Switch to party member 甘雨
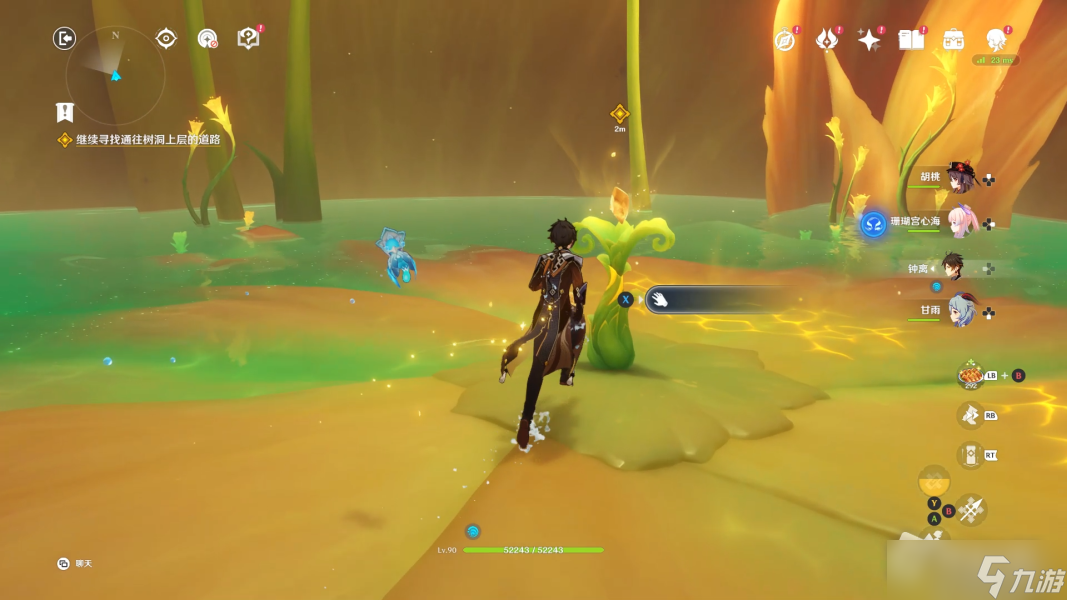Viewport: 1067px width, 600px height. (x=959, y=311)
